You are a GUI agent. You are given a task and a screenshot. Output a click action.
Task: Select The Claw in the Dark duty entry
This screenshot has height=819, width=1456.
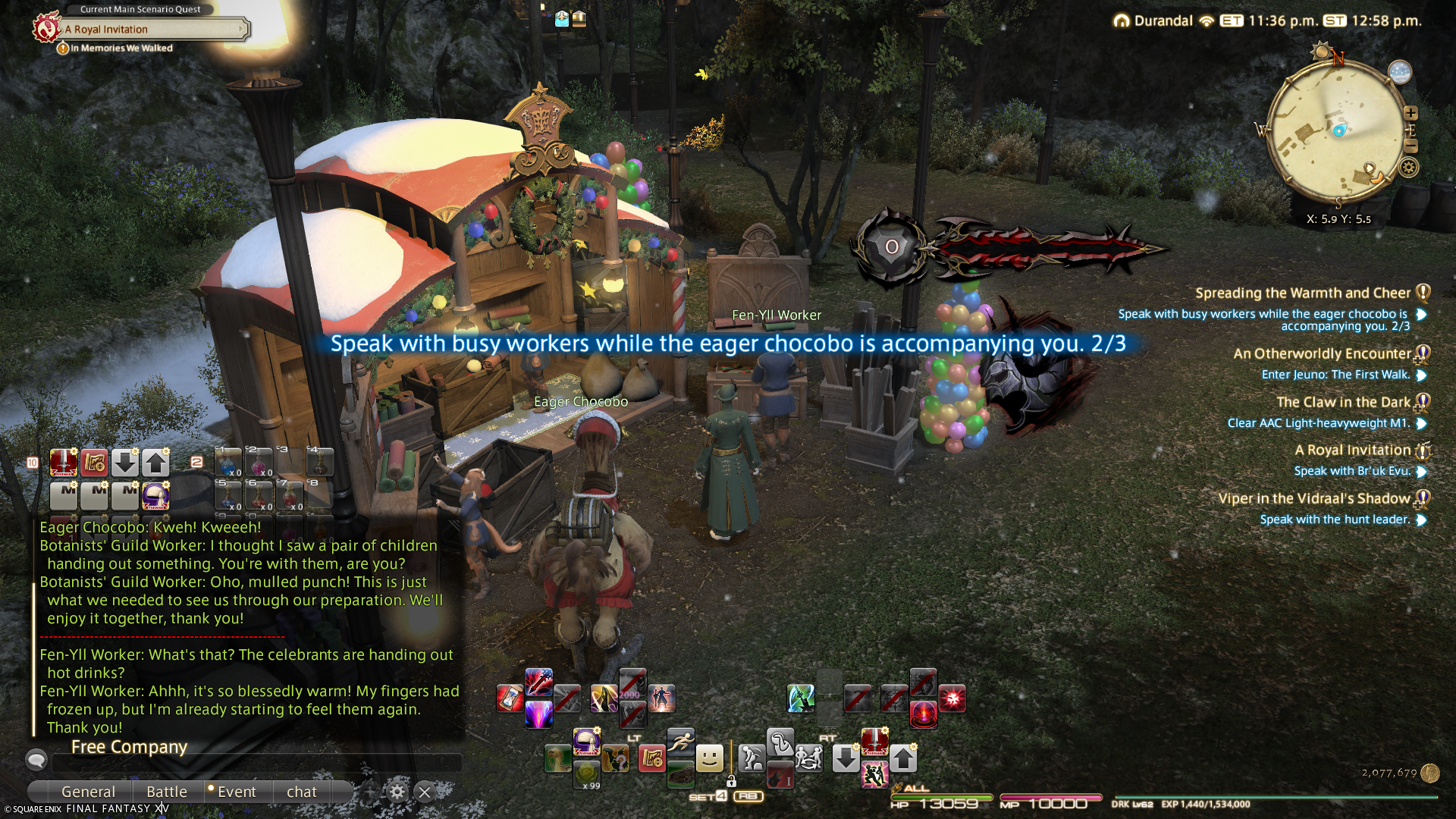(x=1342, y=403)
